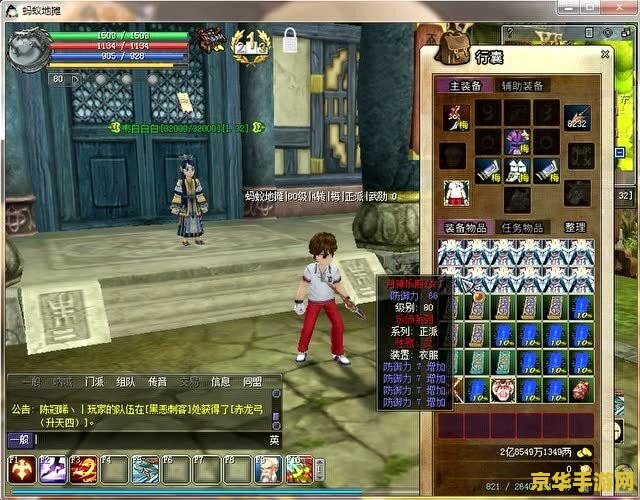Switch chat to the 组队 channel
The height and width of the screenshot is (500, 640).
(126, 382)
